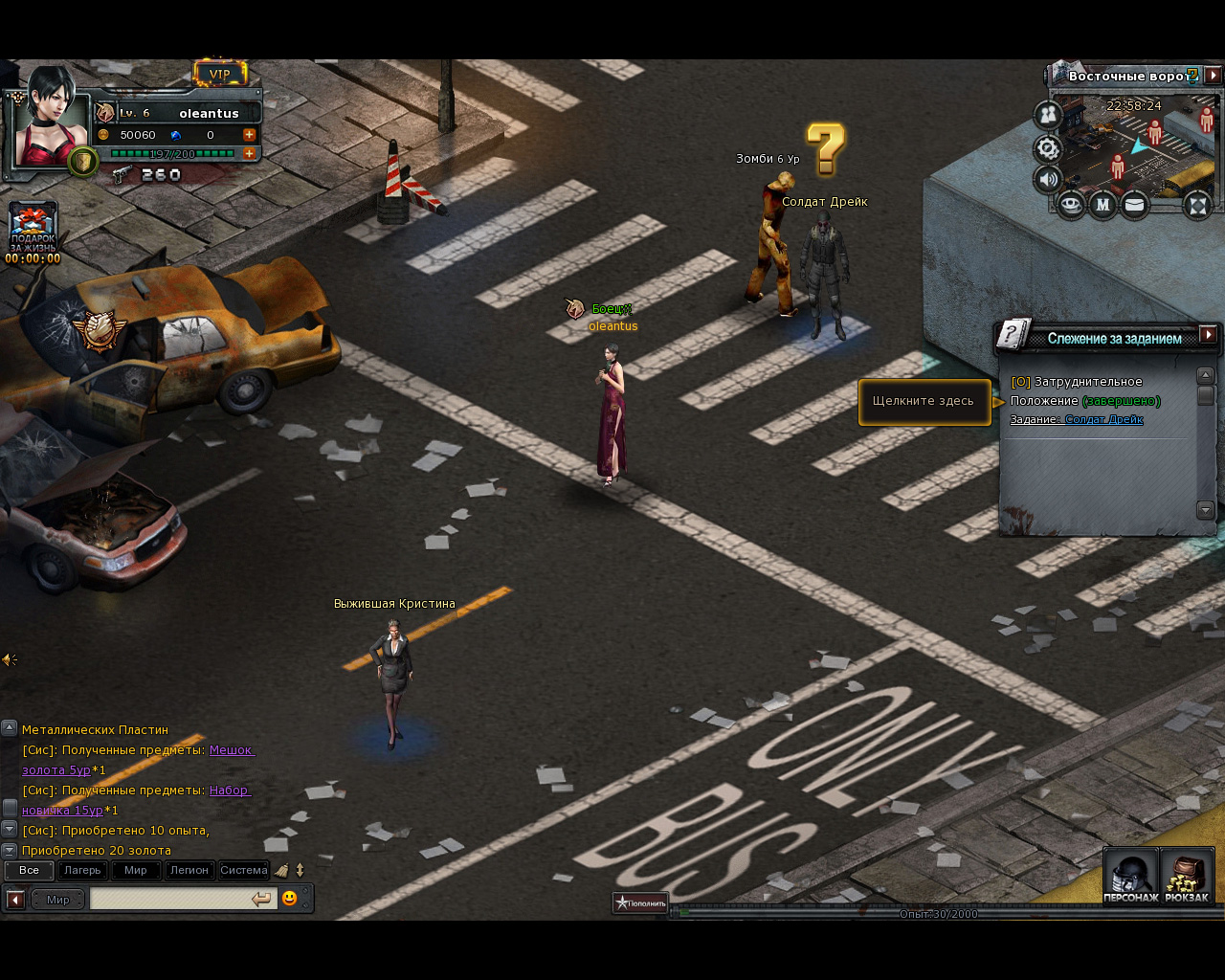Open the world map with M button
The height and width of the screenshot is (980, 1225).
click(x=1102, y=204)
